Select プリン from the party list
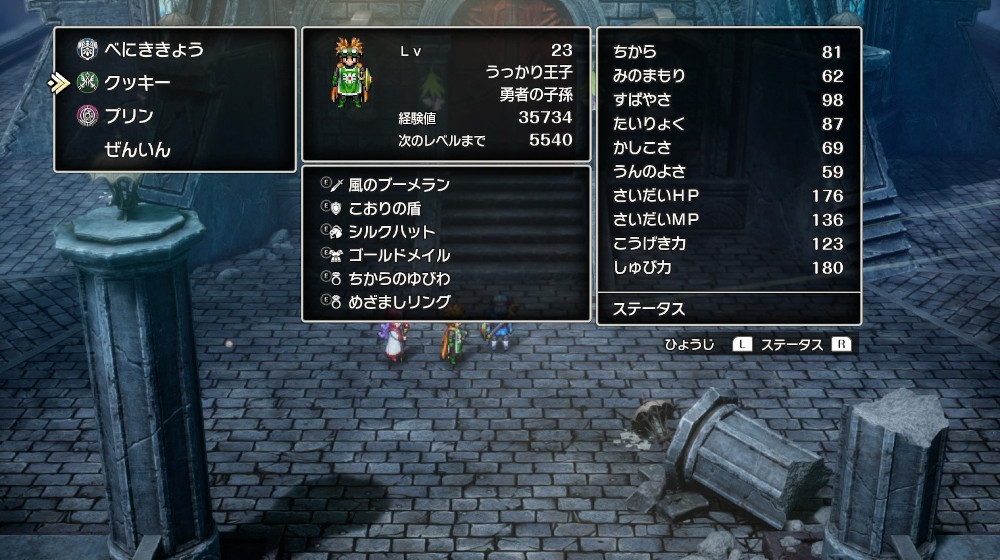Viewport: 1000px width, 560px height. pos(129,116)
